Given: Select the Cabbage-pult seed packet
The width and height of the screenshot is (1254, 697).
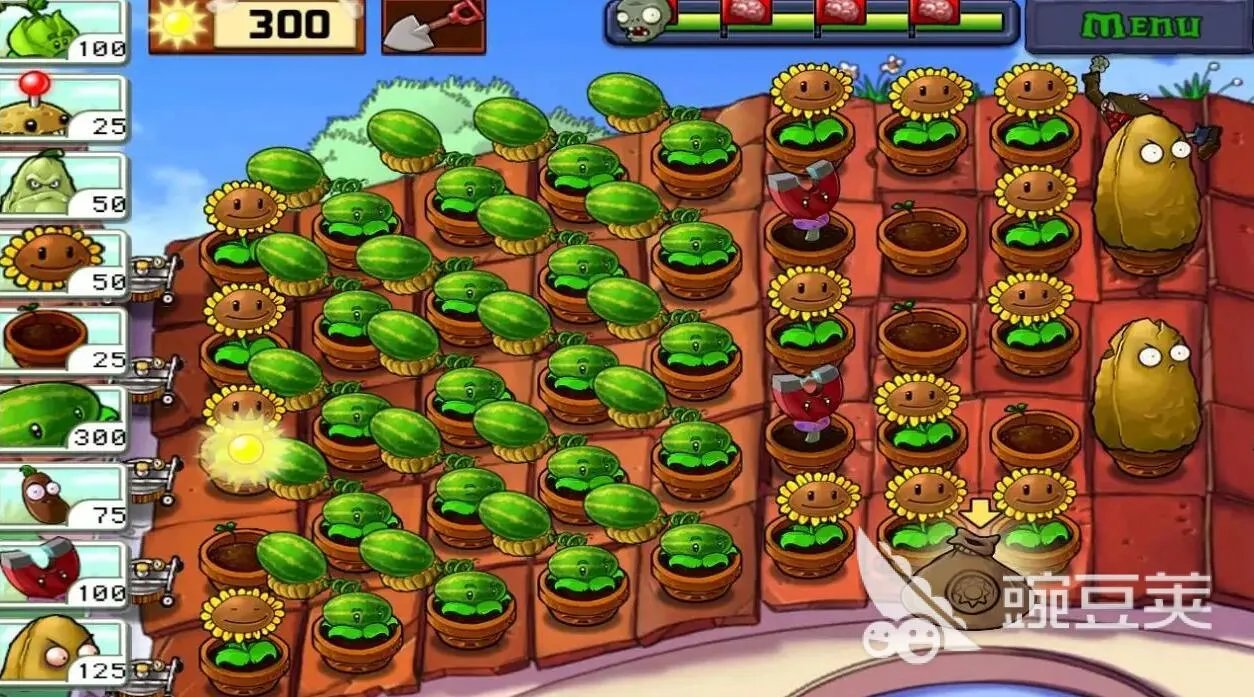Looking at the screenshot, I should pos(62,30).
